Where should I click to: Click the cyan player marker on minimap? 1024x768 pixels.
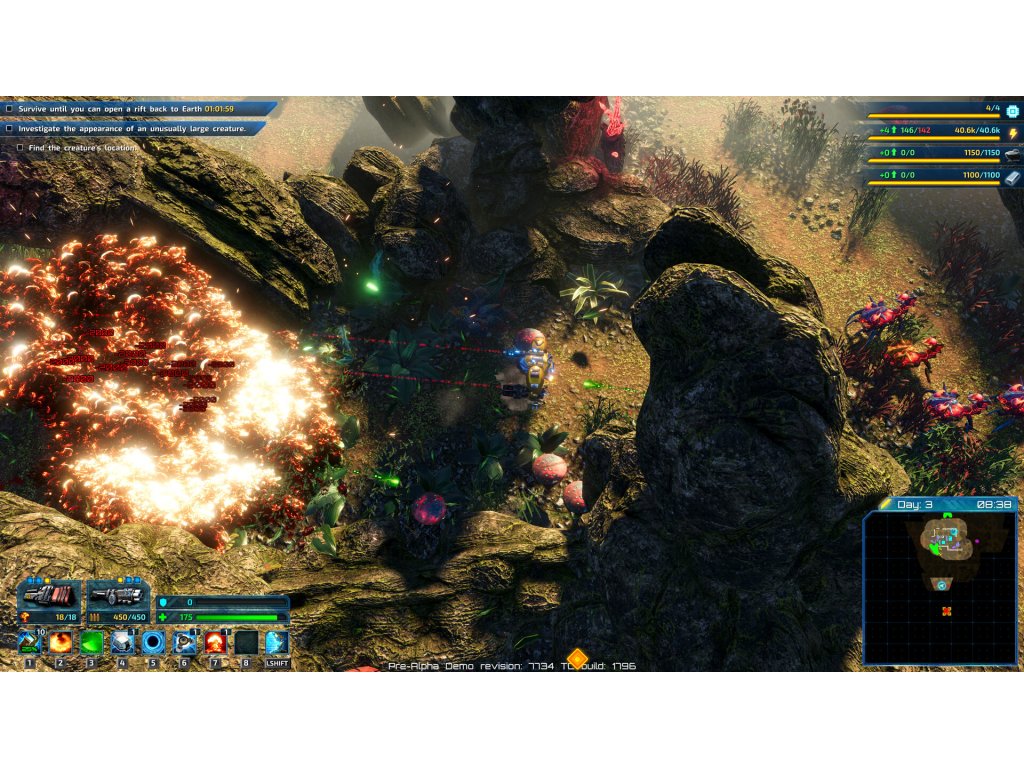pos(942,586)
